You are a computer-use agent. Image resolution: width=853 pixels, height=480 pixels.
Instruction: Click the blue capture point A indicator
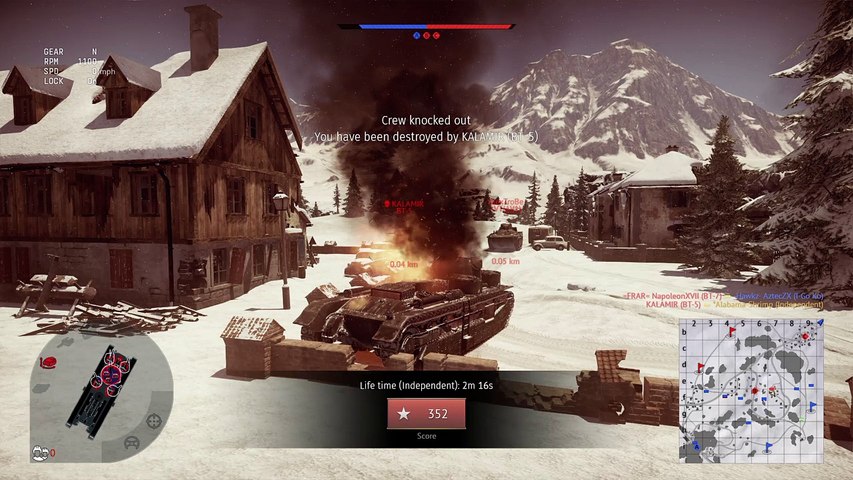click(x=416, y=35)
